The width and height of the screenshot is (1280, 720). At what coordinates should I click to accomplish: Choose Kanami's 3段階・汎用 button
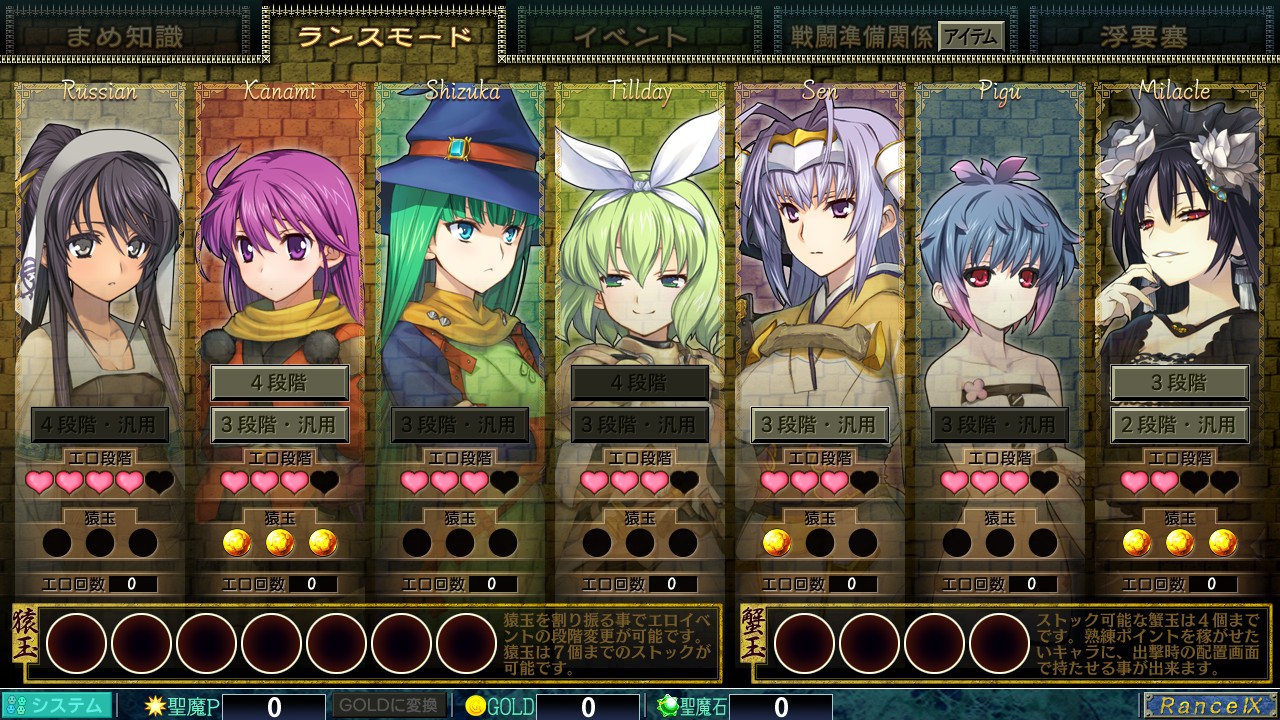(279, 424)
